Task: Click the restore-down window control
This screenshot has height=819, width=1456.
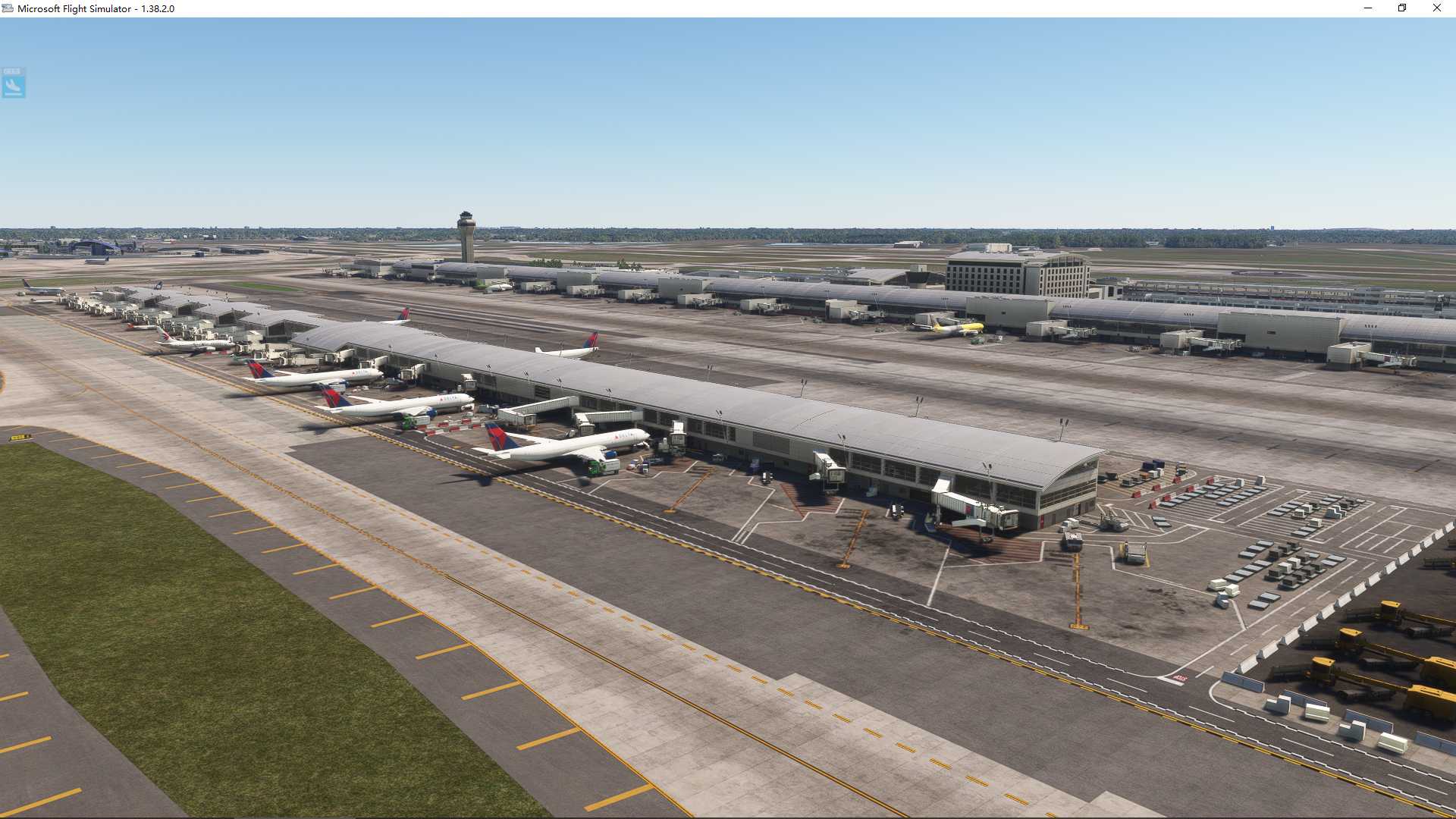Action: coord(1401,8)
